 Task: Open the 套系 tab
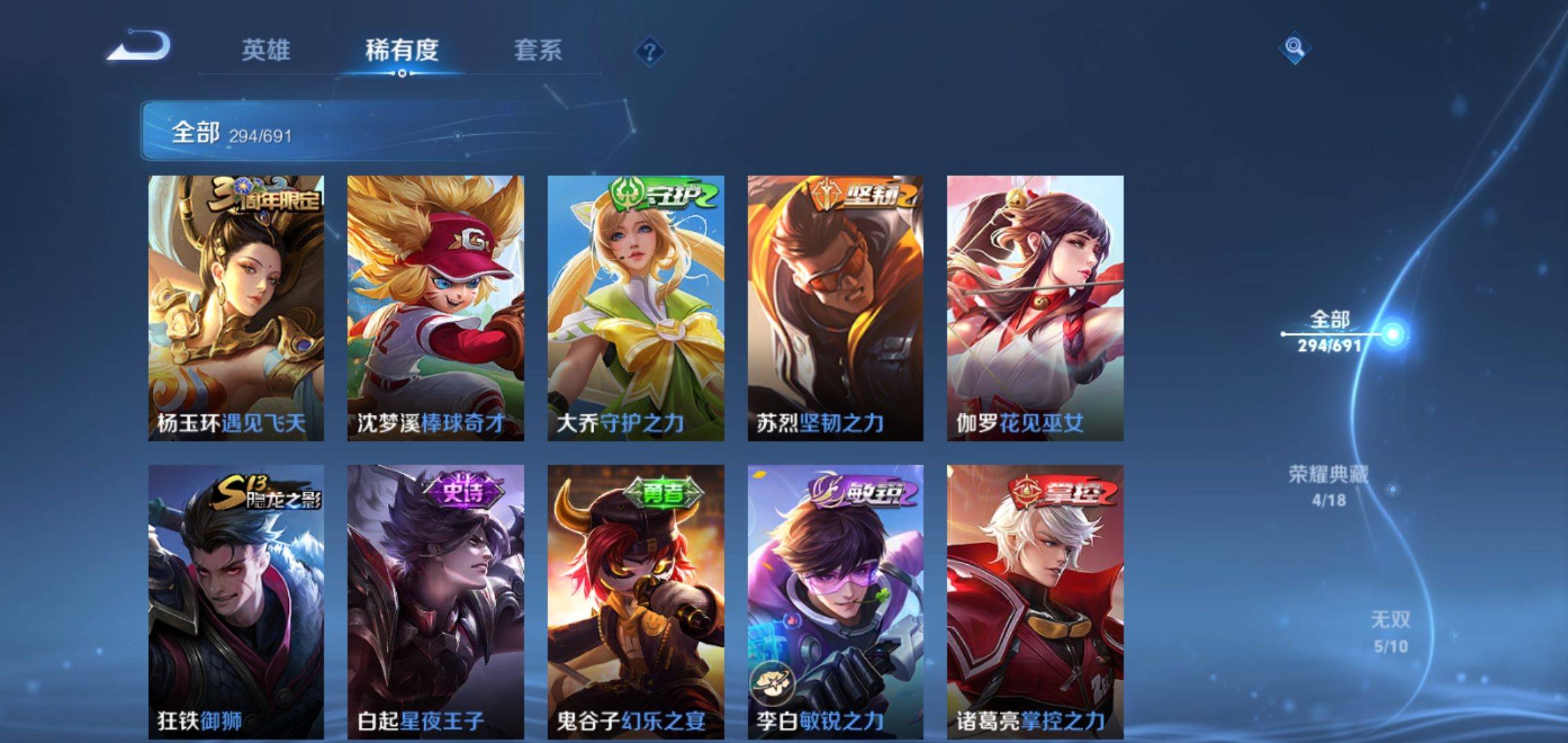pyautogui.click(x=538, y=50)
